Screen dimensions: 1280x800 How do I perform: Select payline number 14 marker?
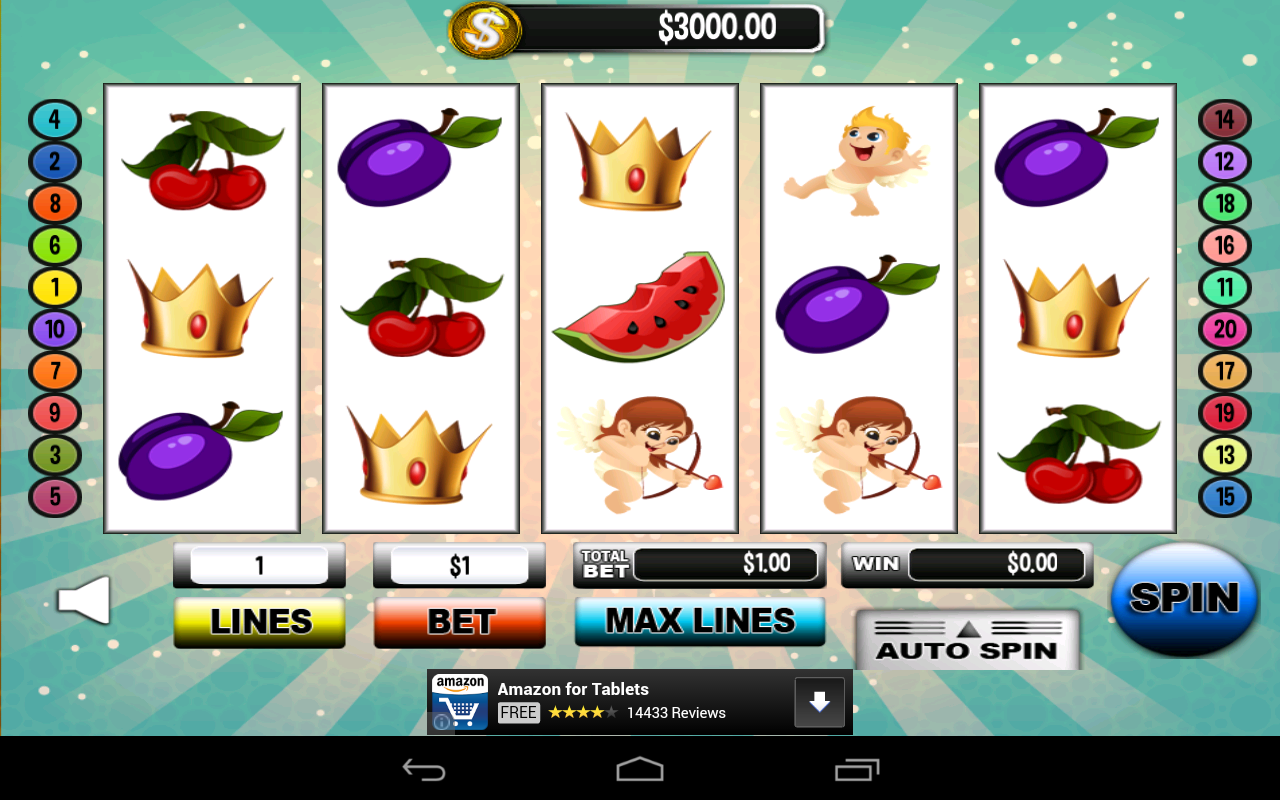(x=1225, y=120)
